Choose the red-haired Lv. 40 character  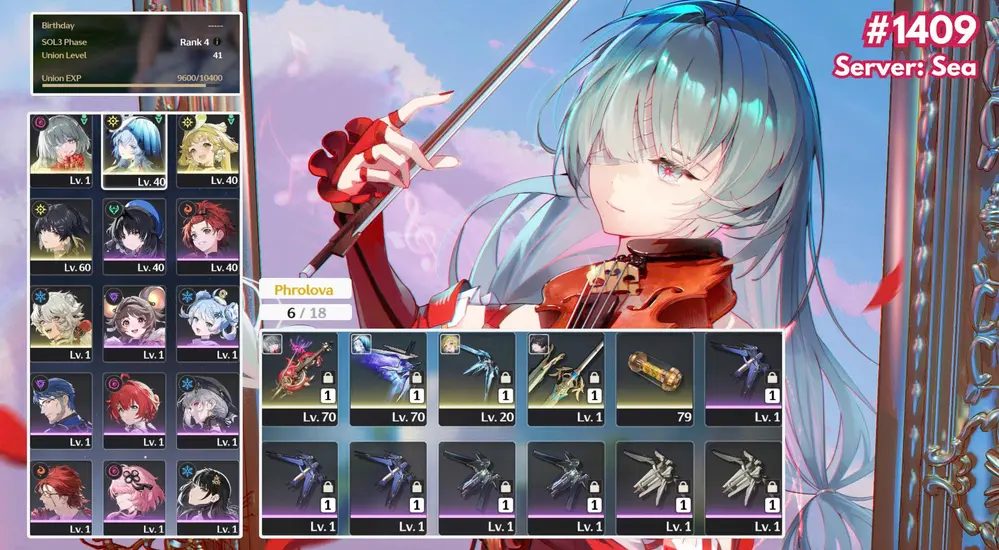coord(207,236)
